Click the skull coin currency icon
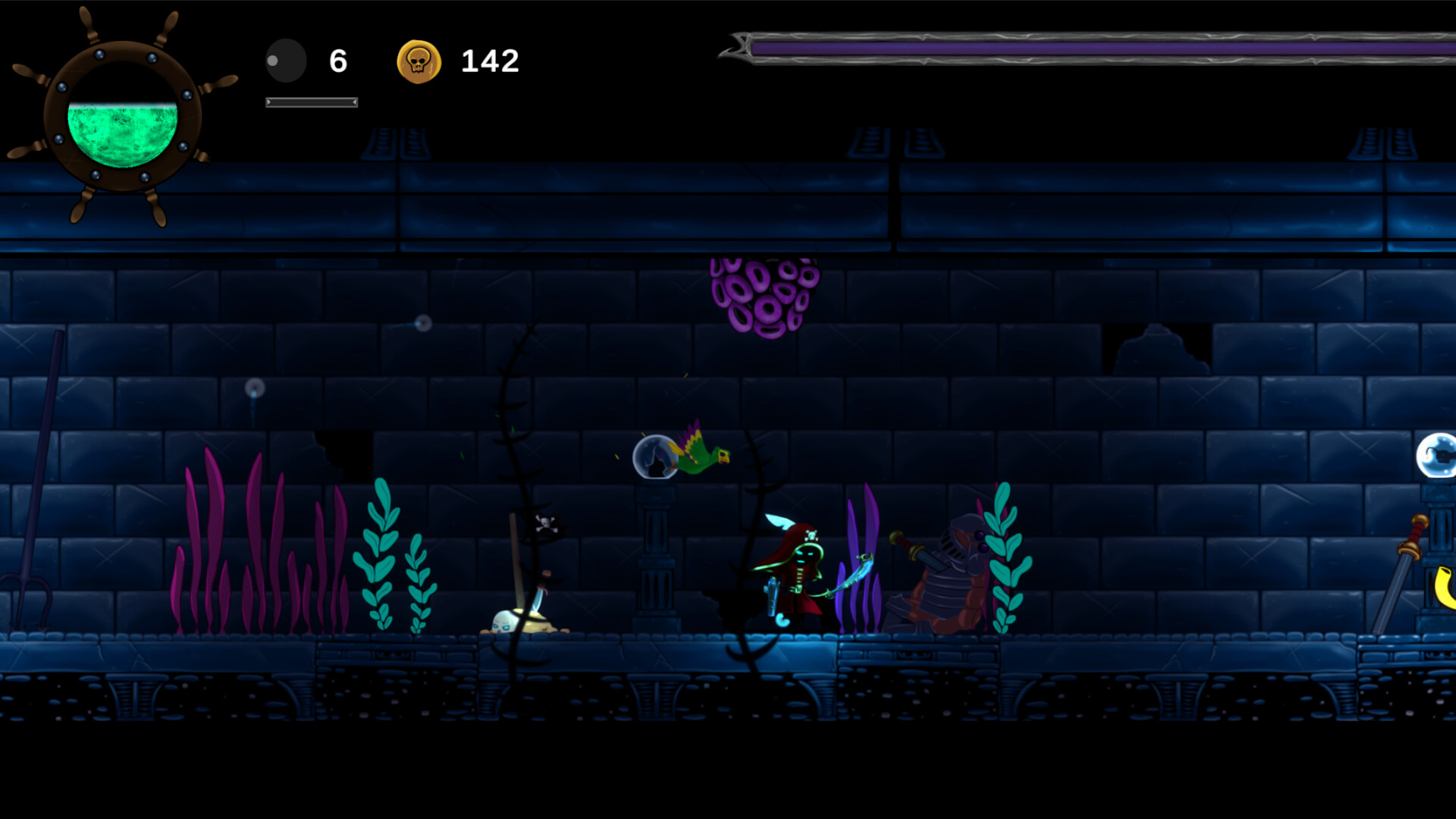 [419, 61]
